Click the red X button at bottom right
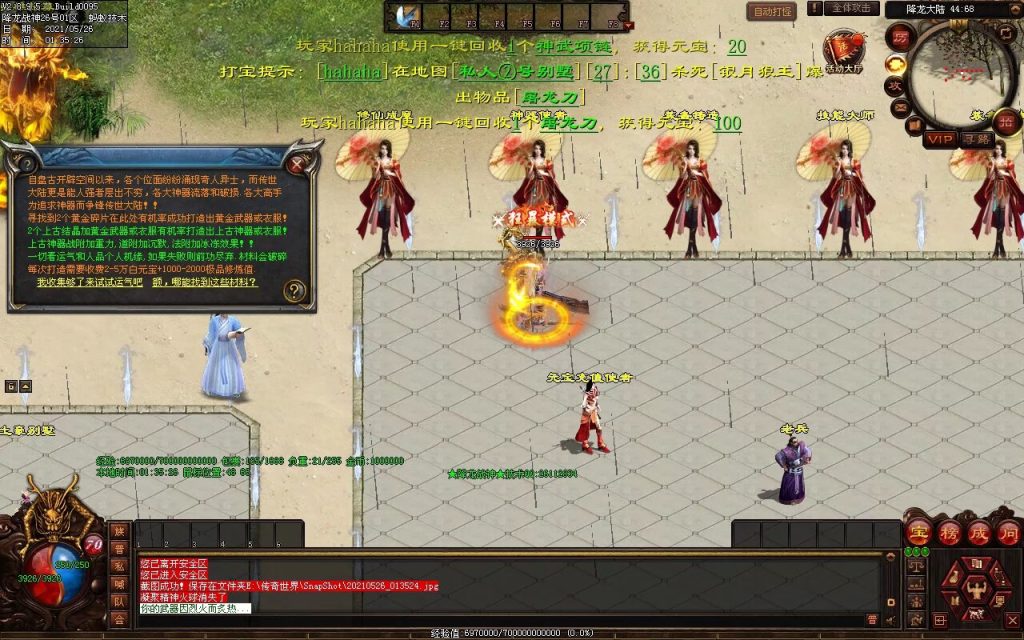This screenshot has height=640, width=1024. tap(1011, 619)
